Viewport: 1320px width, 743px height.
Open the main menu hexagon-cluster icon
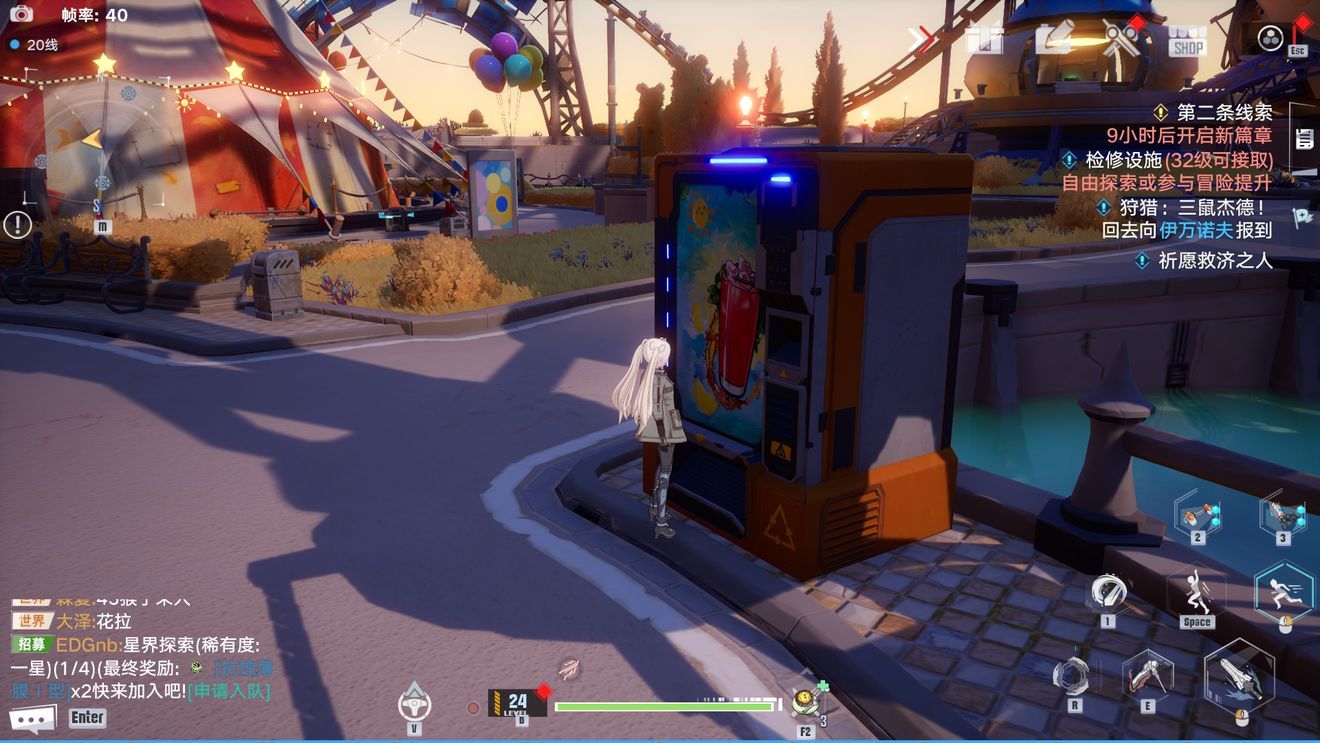[1270, 38]
